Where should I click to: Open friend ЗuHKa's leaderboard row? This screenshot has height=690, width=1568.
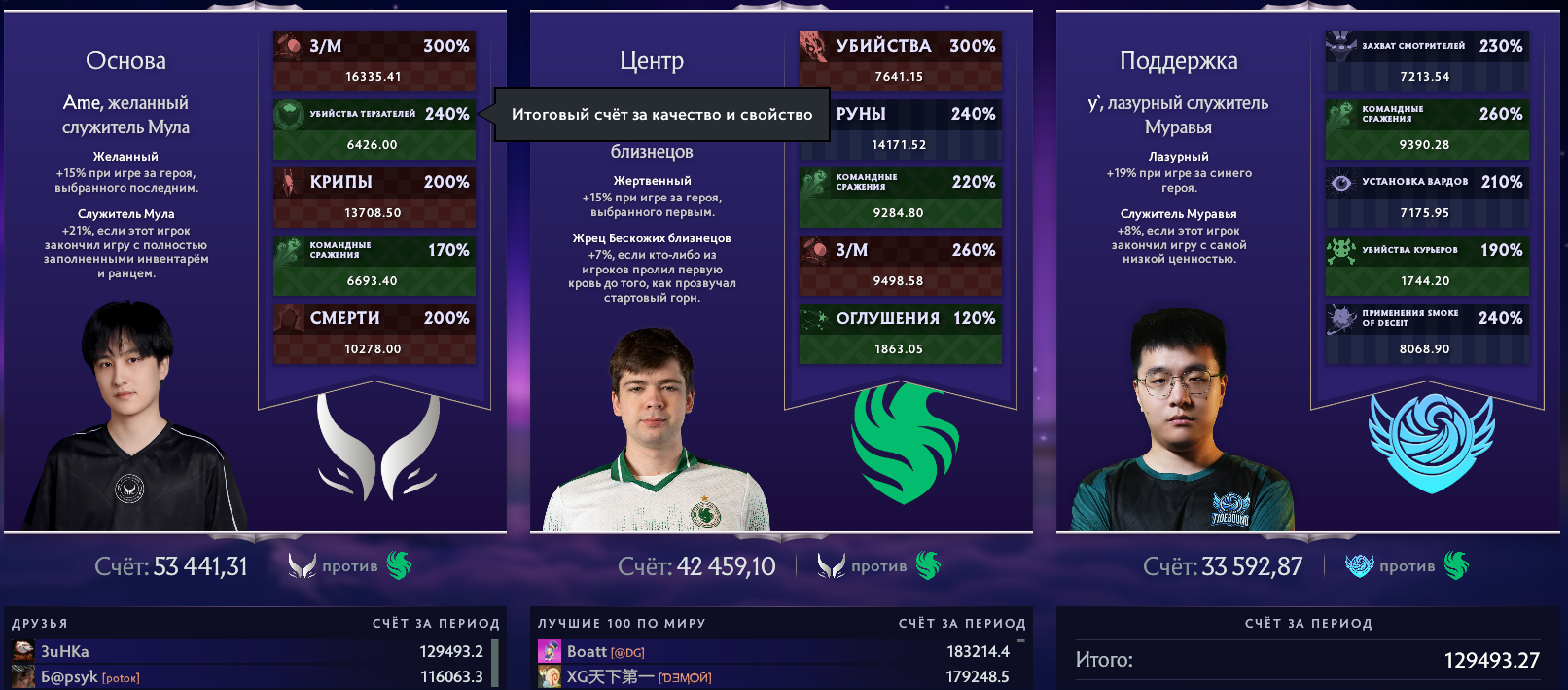(248, 651)
